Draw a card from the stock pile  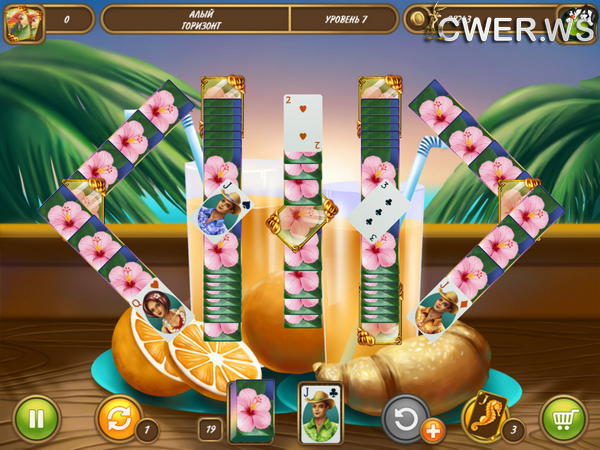pyautogui.click(x=251, y=410)
